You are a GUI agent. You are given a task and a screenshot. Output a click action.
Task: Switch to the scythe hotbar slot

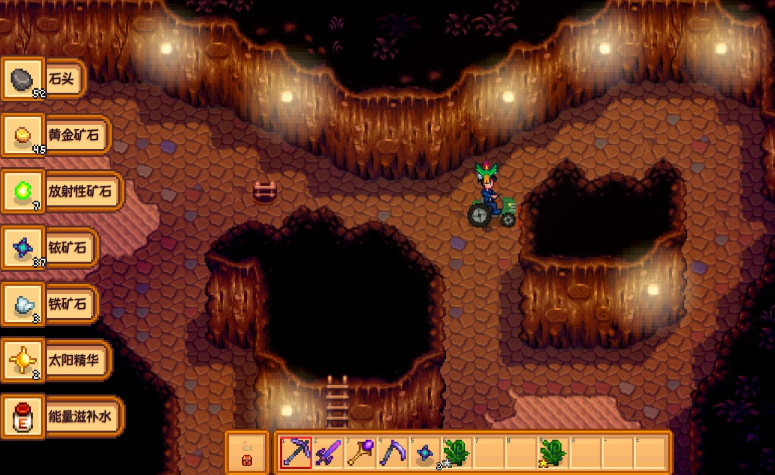(392, 452)
